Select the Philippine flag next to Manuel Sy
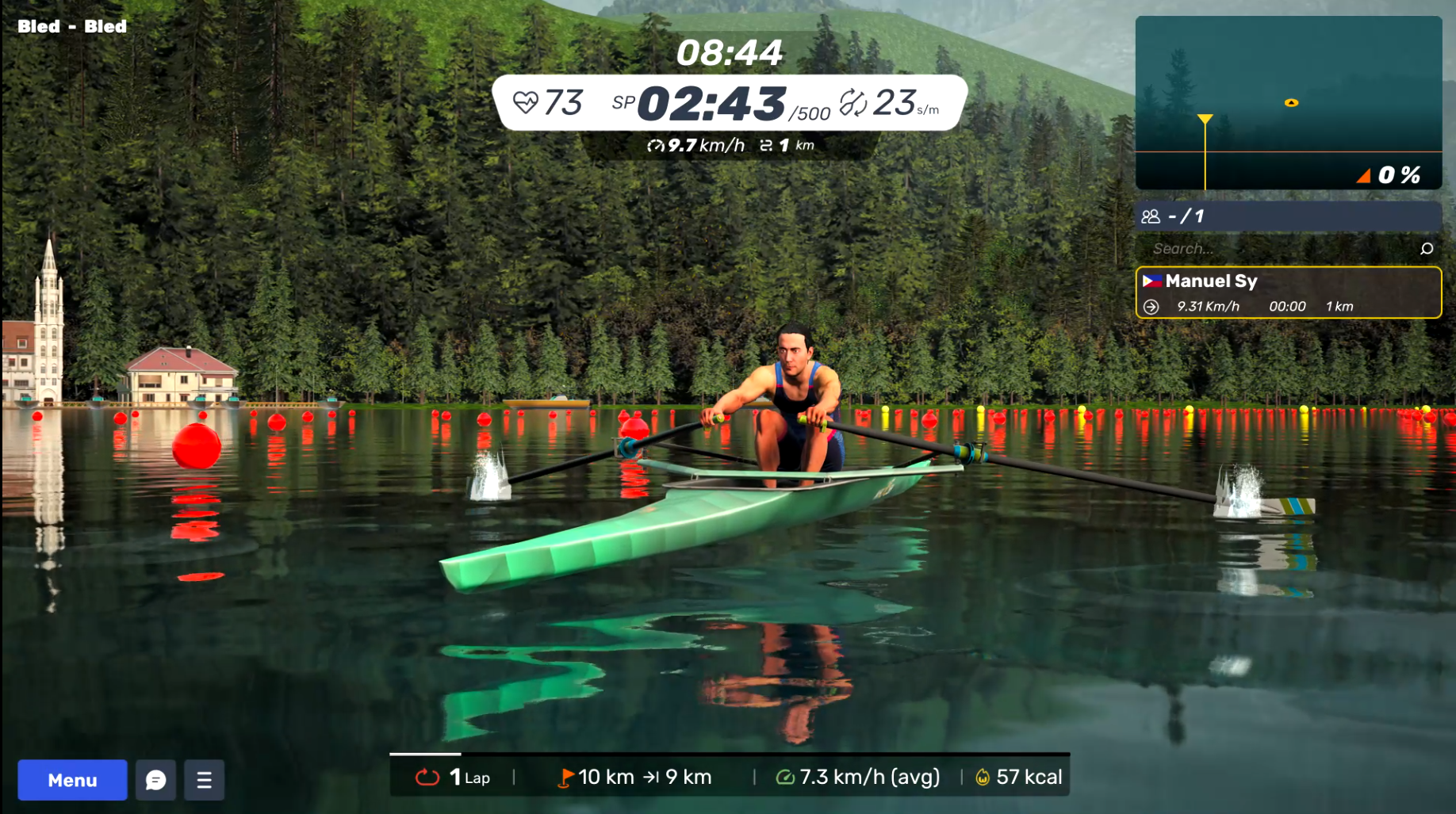 coord(1151,281)
